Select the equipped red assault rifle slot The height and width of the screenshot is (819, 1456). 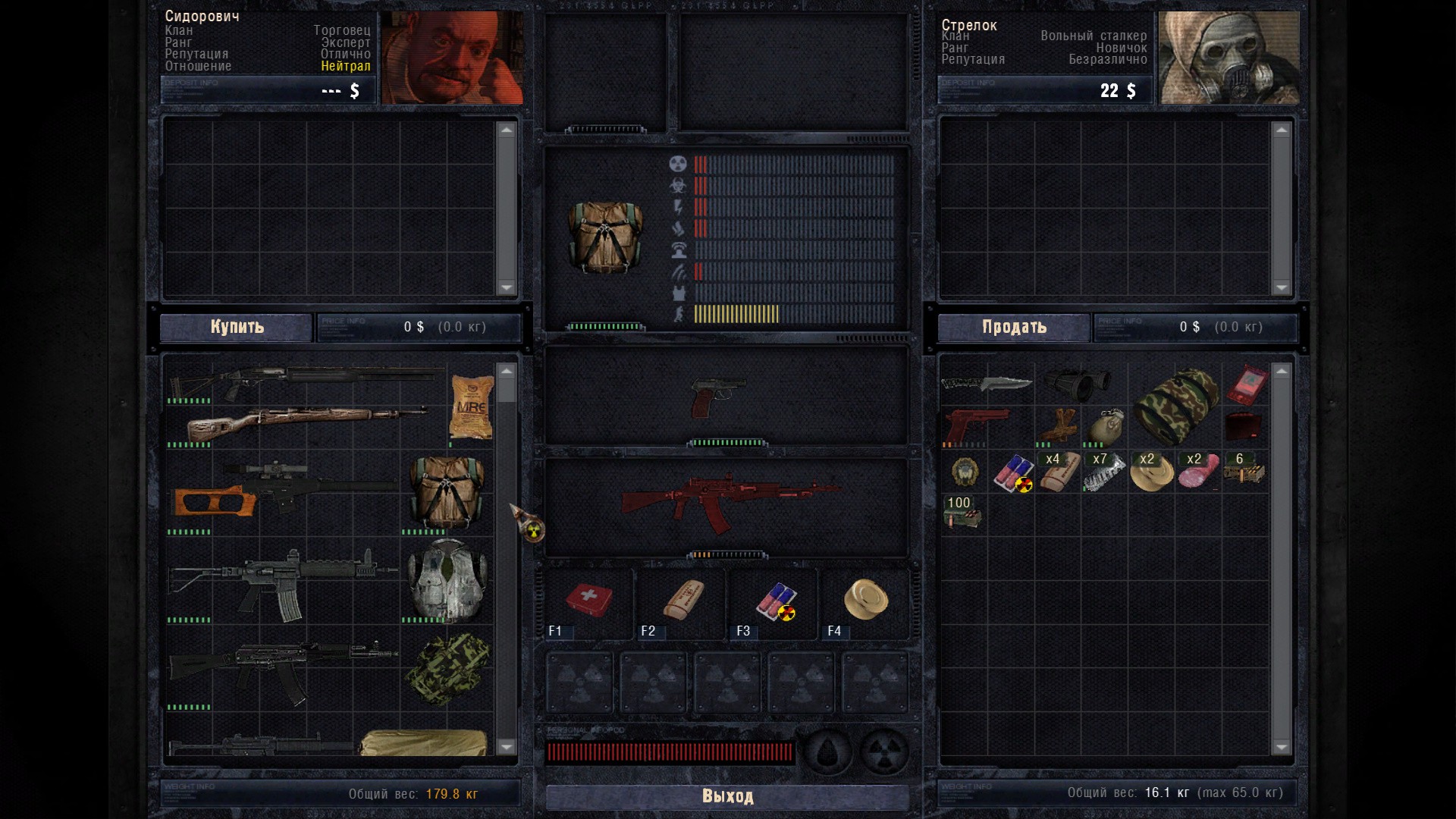(726, 504)
